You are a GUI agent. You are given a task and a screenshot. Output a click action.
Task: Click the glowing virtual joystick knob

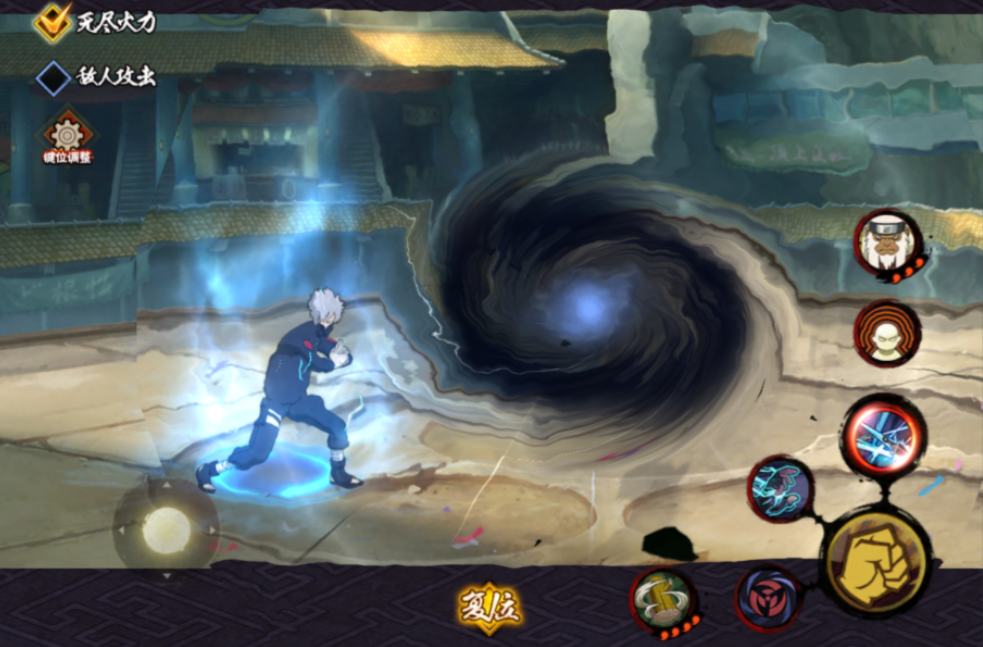166,530
